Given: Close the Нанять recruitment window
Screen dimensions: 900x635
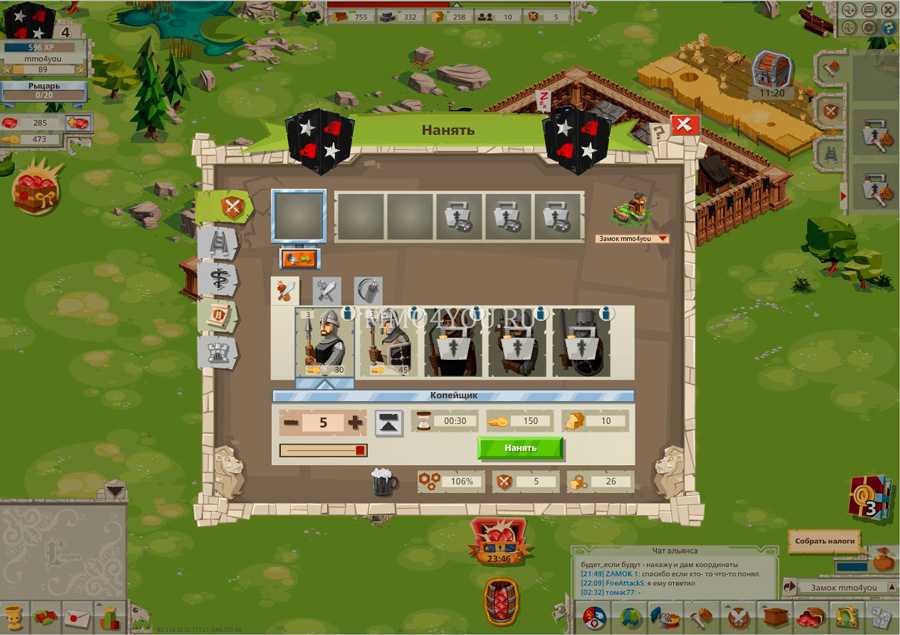Looking at the screenshot, I should point(684,125).
